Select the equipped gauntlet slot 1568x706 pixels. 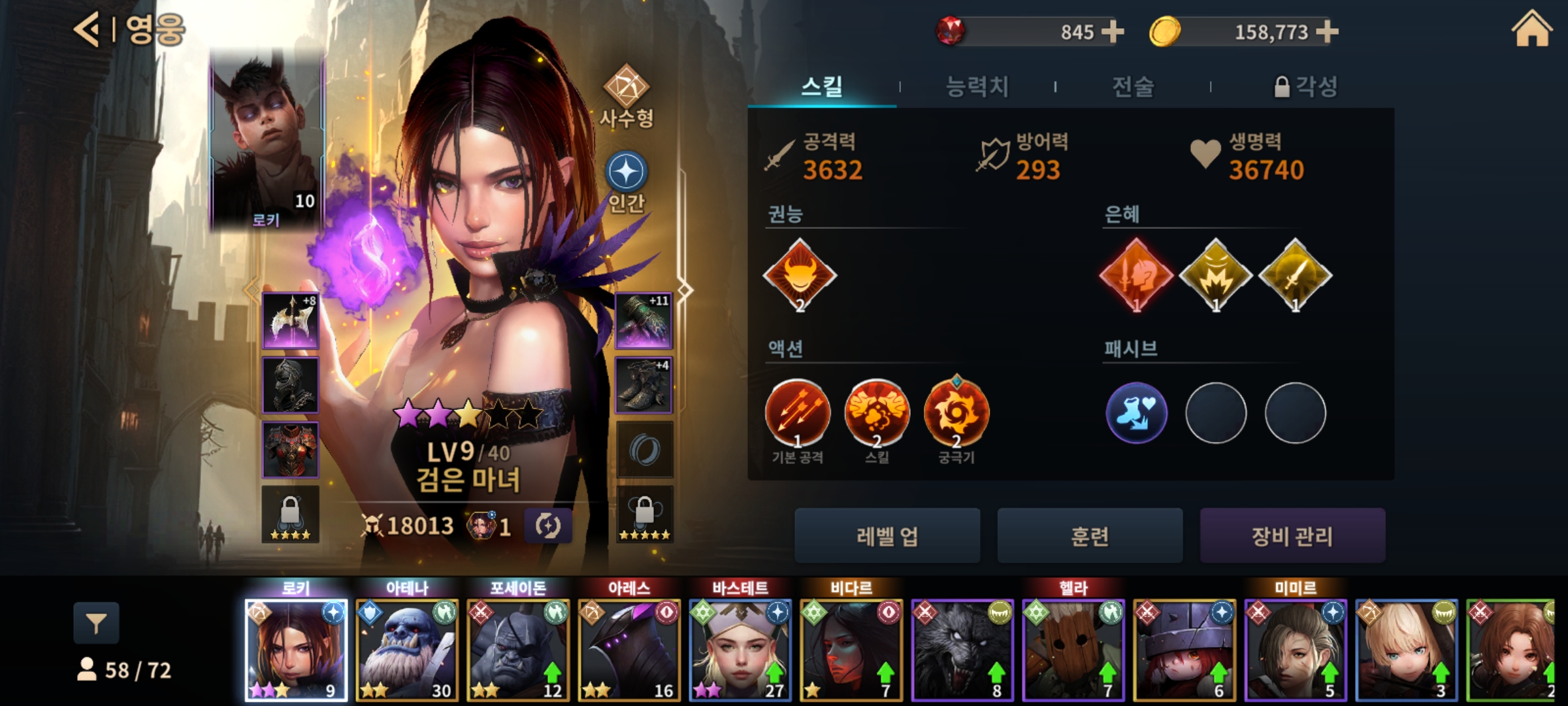(x=644, y=320)
